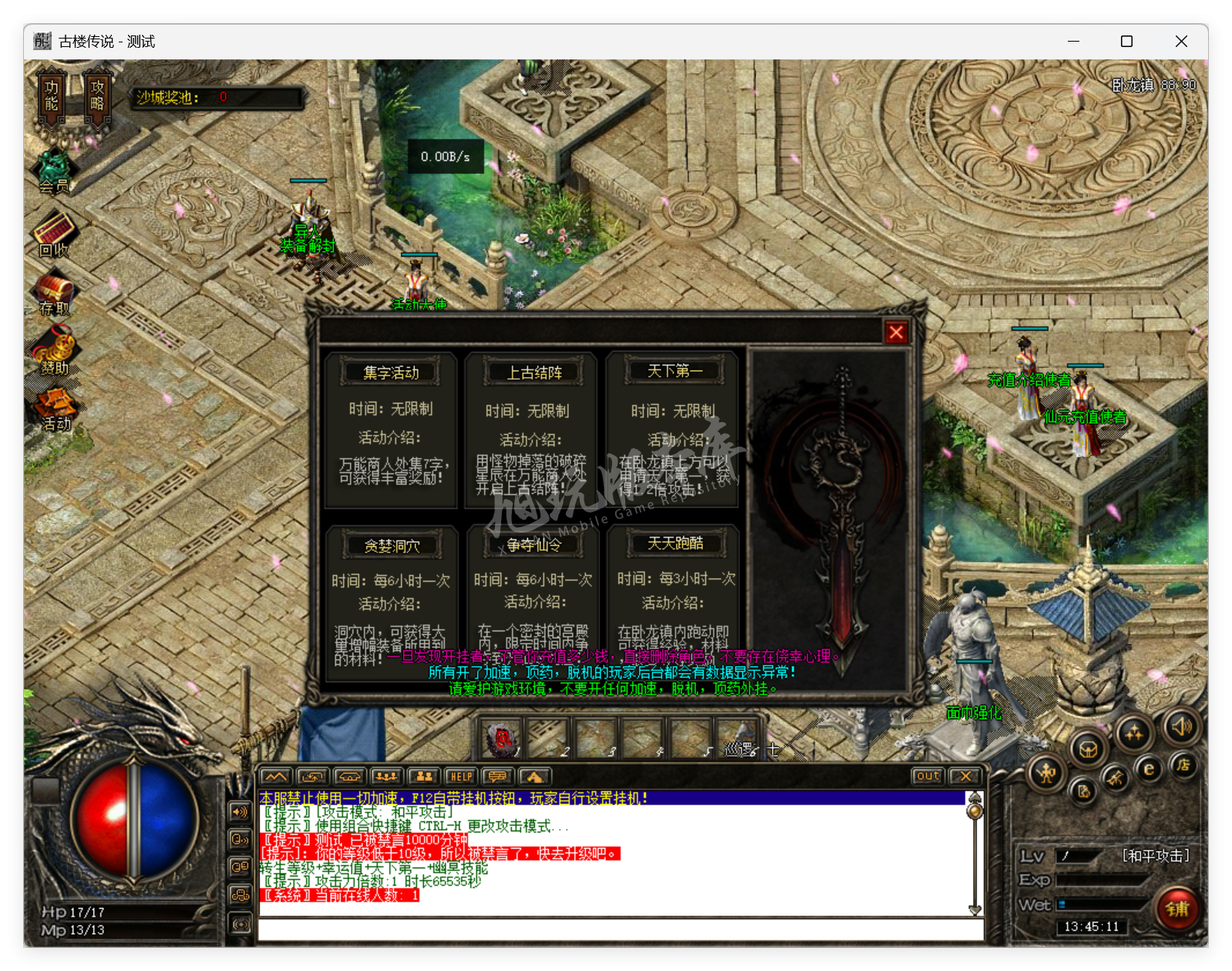This screenshot has width=1232, height=971.
Task: Click the warrior character circular icon
Action: (1046, 774)
